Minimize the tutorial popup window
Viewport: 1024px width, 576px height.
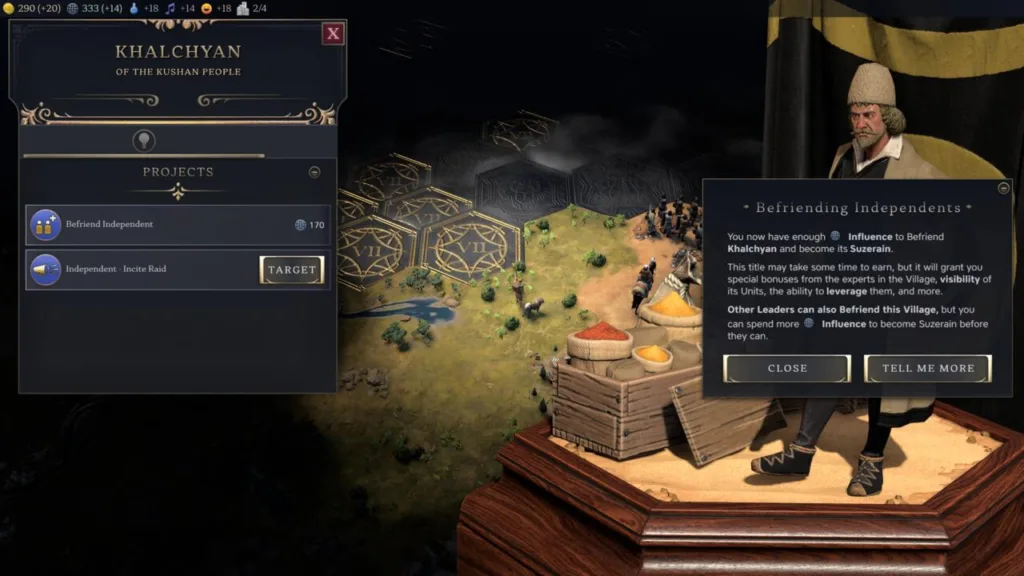(x=1003, y=188)
